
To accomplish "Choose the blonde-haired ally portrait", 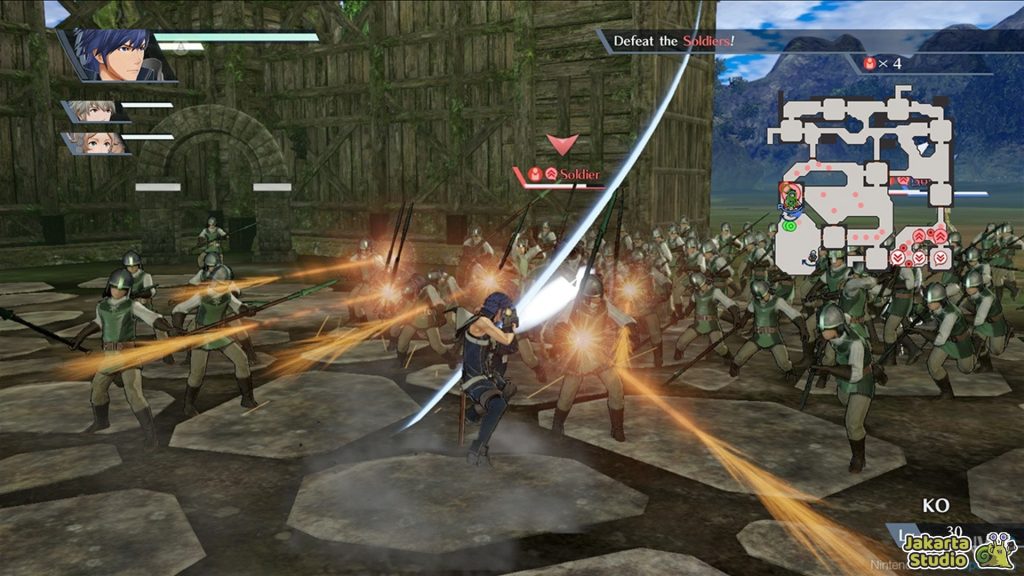I will tap(96, 142).
